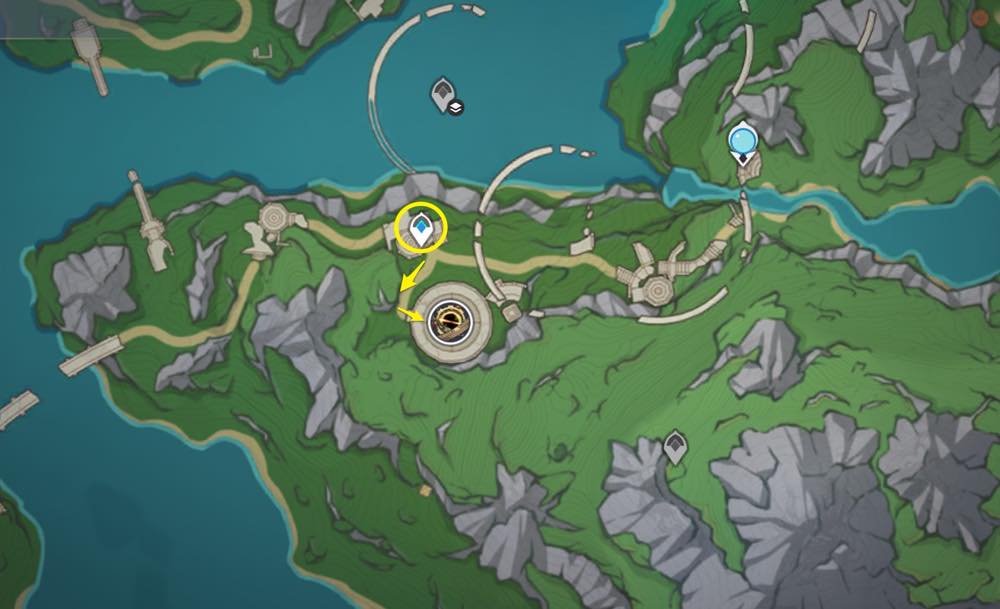Click the grey waypoint with the layers badge
This screenshot has width=1000, height=609.
444,95
